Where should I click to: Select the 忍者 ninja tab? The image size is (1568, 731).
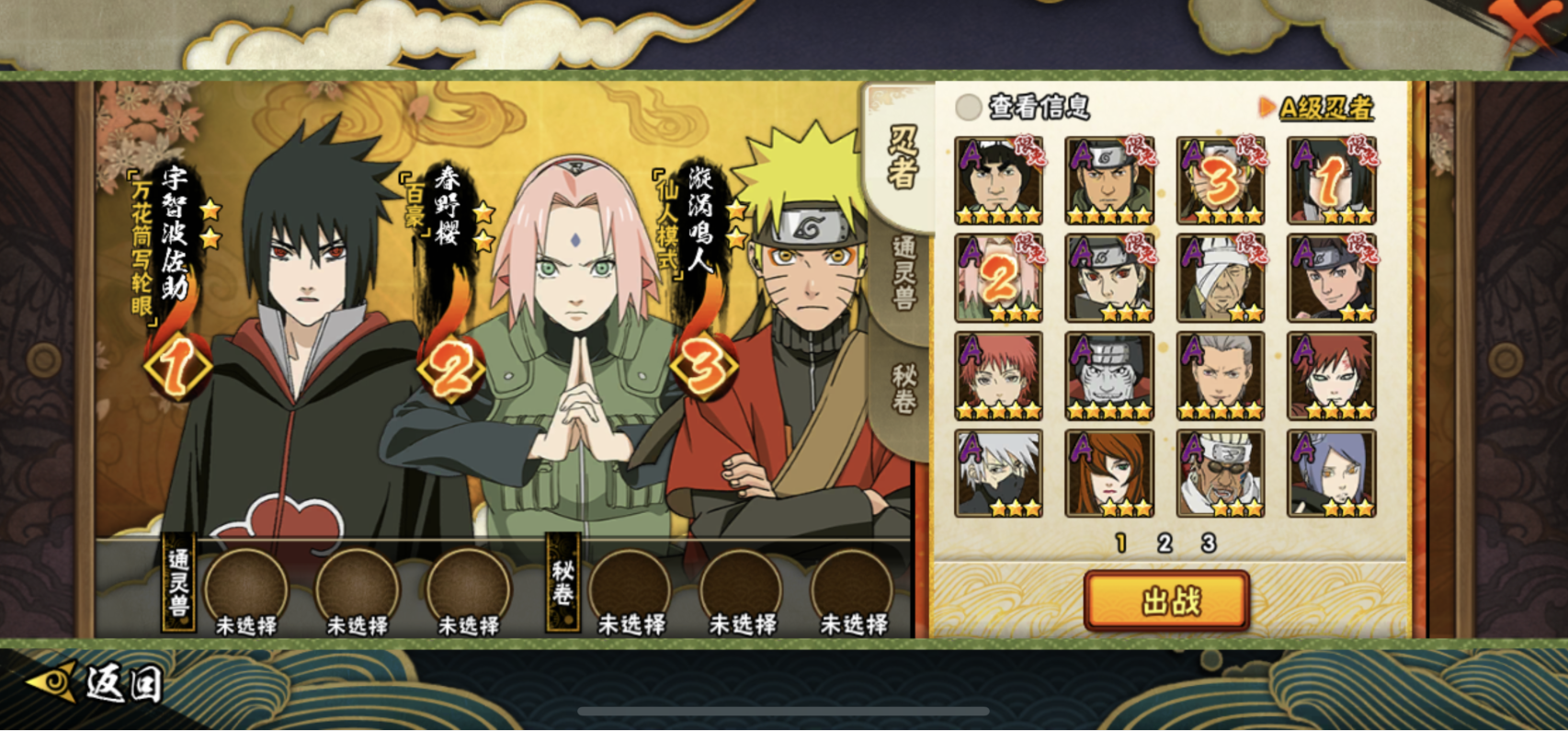pos(903,156)
